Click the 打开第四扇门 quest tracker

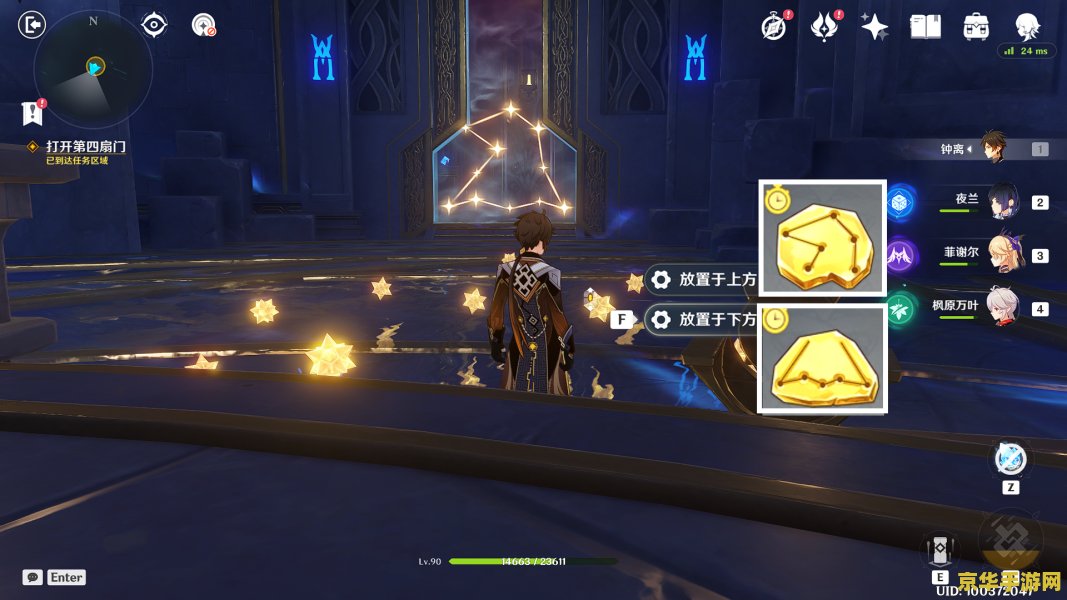[85, 147]
